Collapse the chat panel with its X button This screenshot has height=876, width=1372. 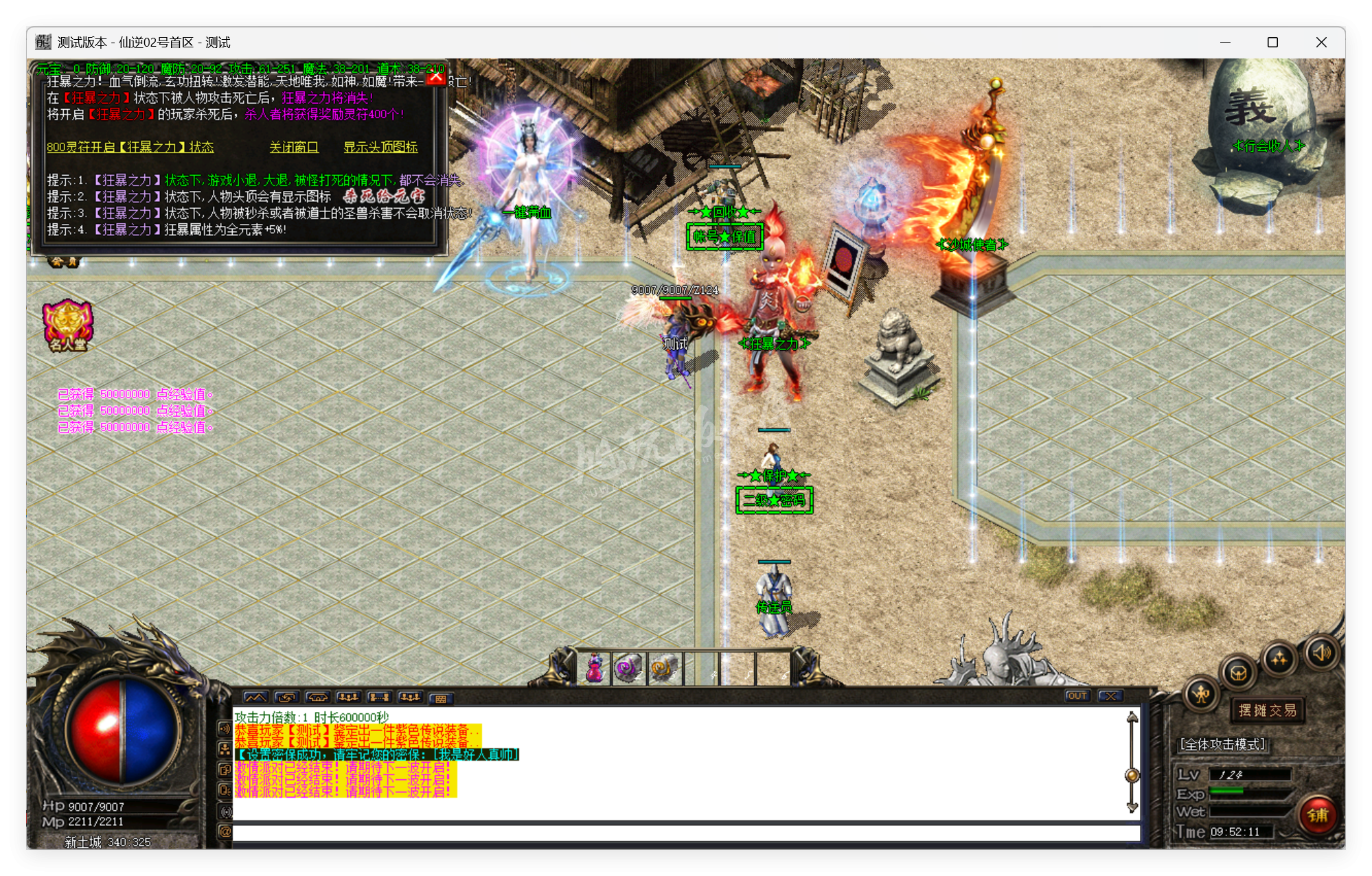click(1112, 696)
